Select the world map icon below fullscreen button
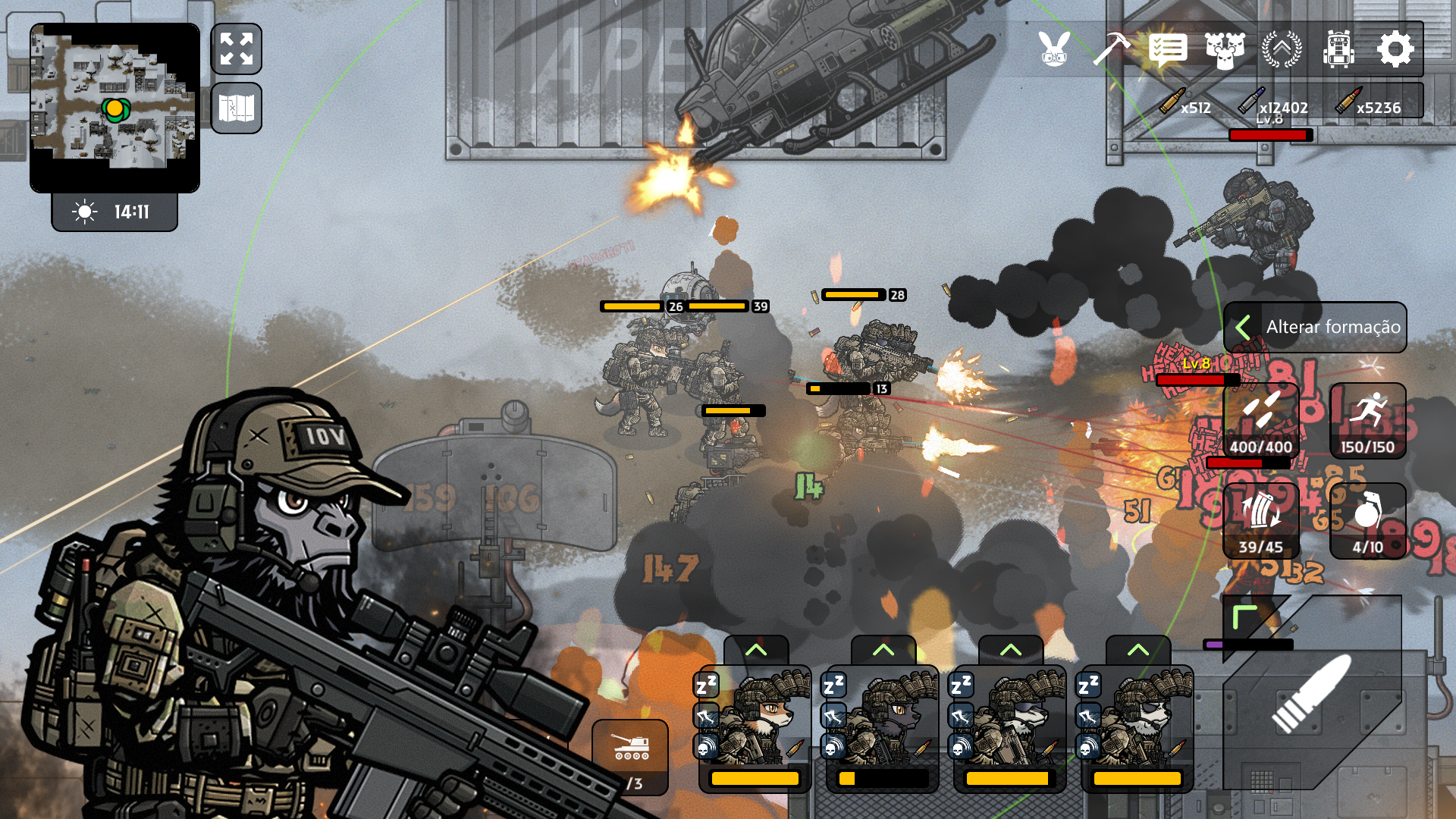 237,106
